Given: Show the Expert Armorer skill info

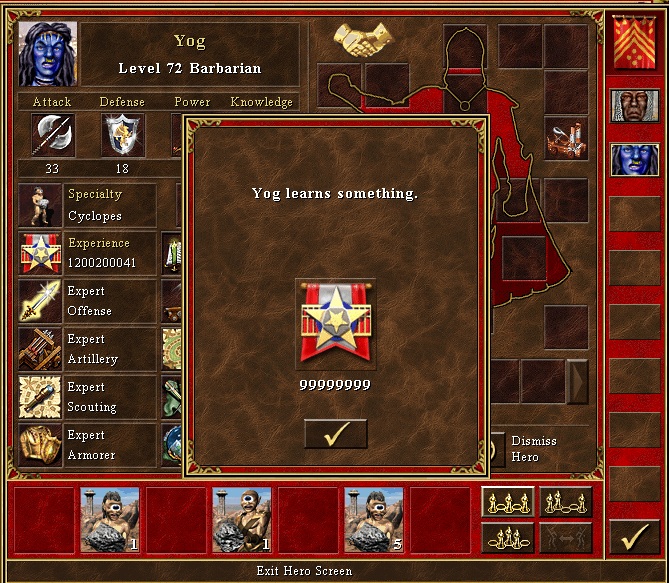Looking at the screenshot, I should 39,445.
